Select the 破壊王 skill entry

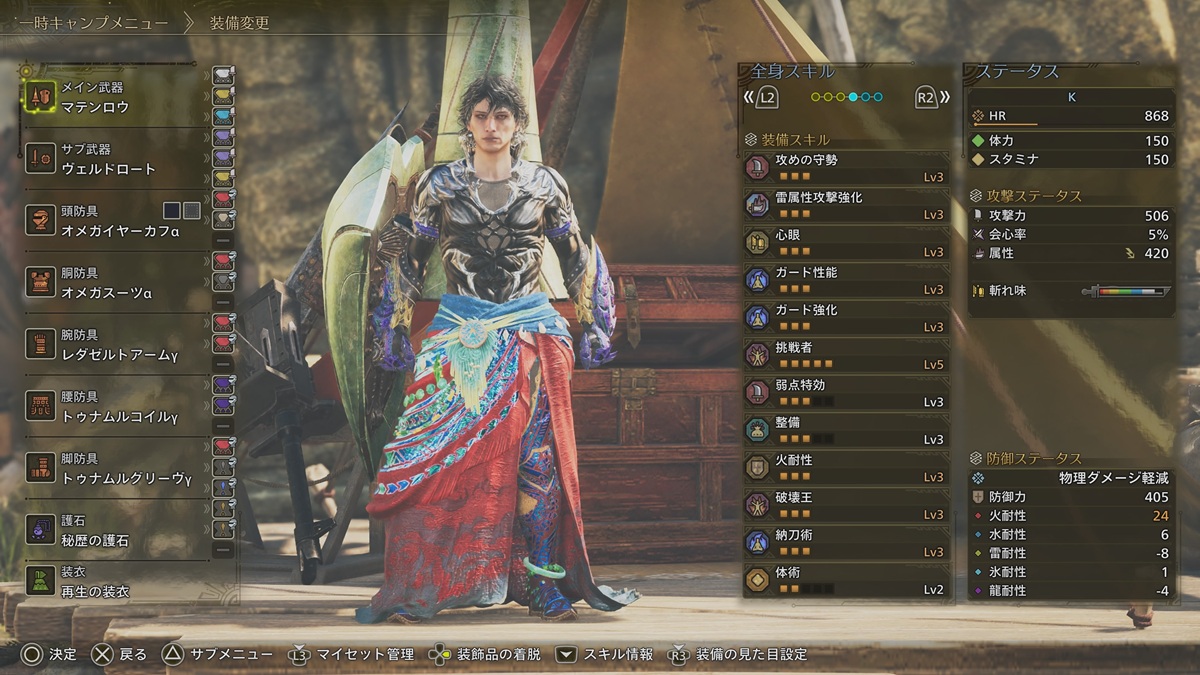click(845, 506)
